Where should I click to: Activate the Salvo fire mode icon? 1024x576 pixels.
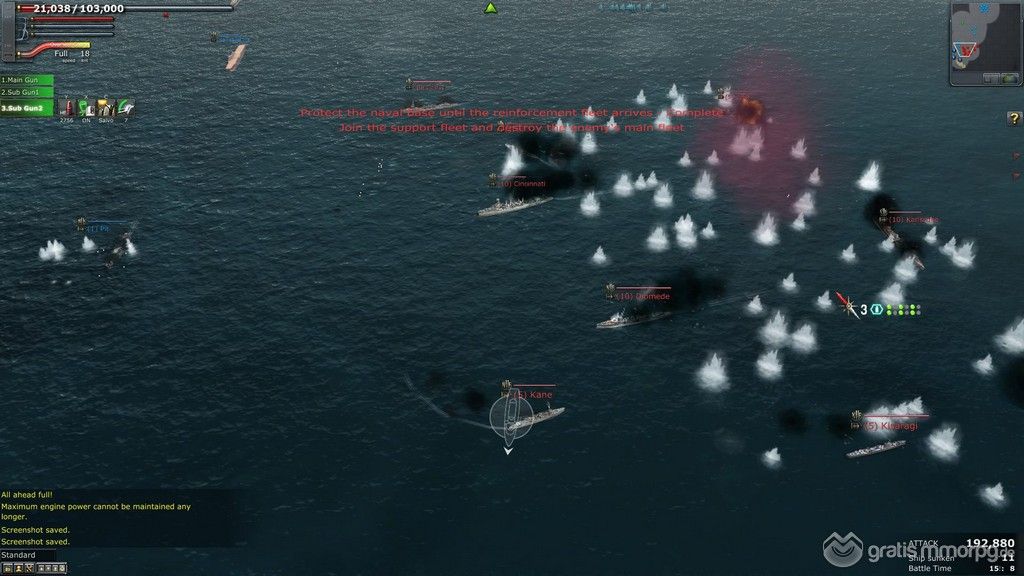[105, 108]
